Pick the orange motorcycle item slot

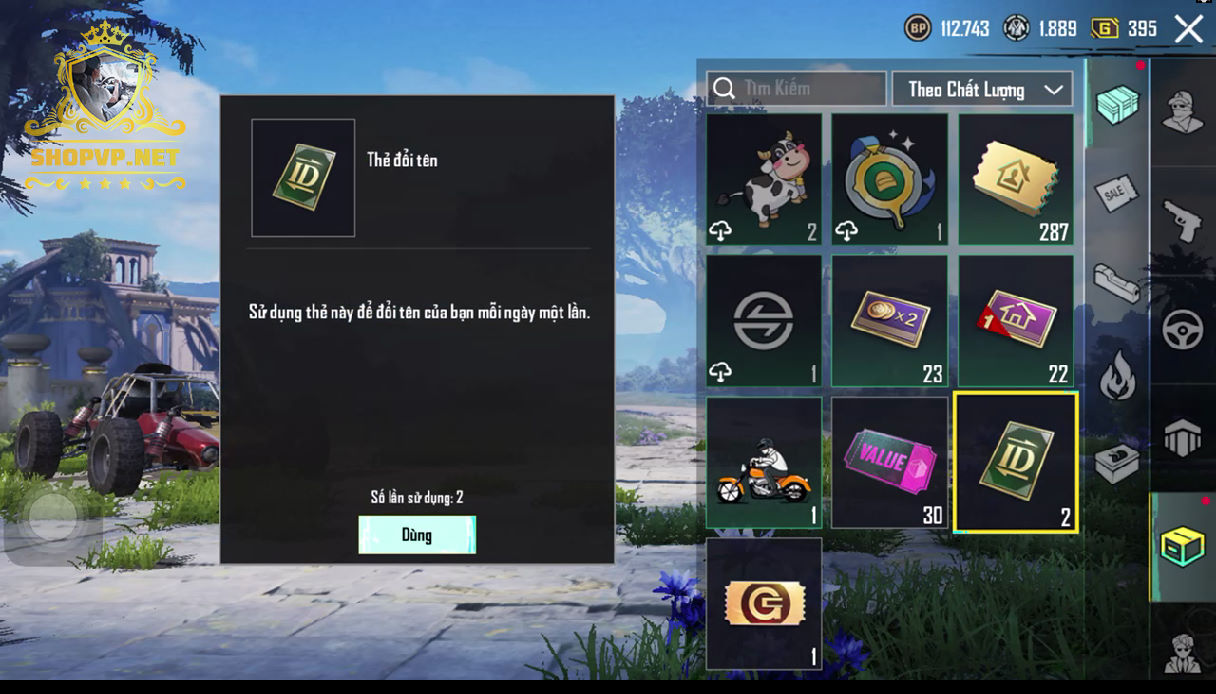click(764, 463)
